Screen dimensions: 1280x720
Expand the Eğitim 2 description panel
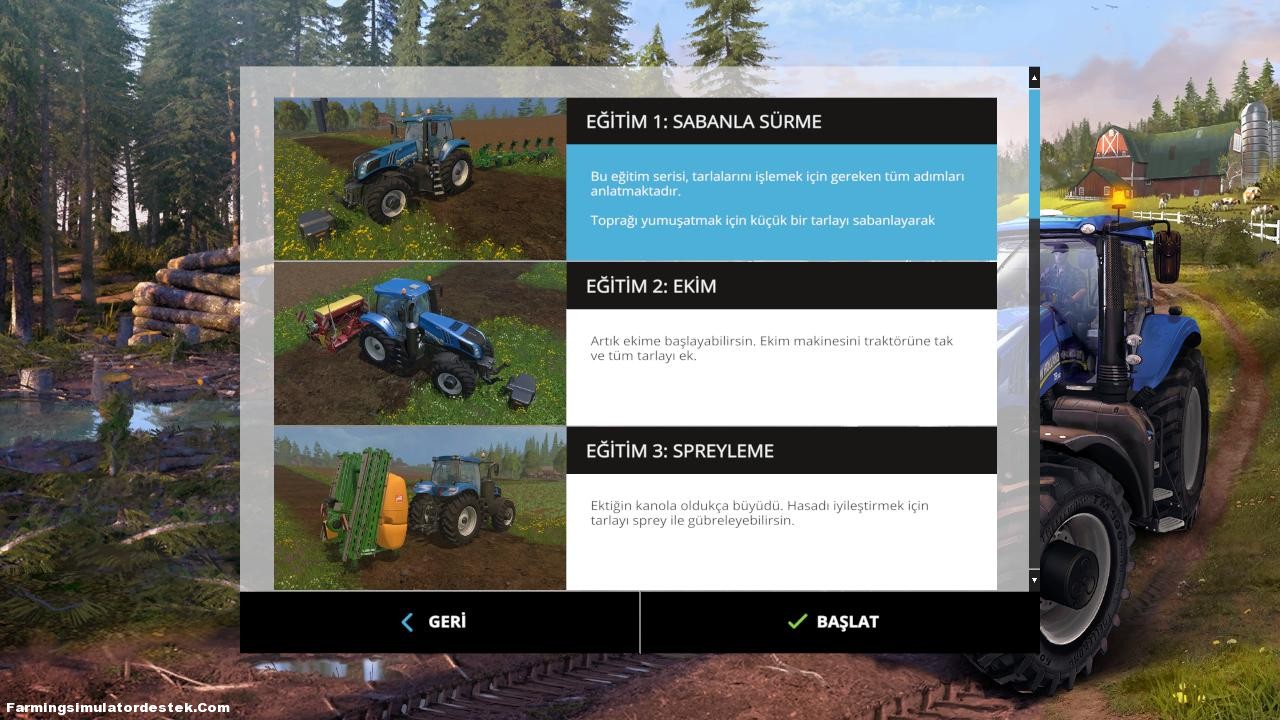[781, 366]
